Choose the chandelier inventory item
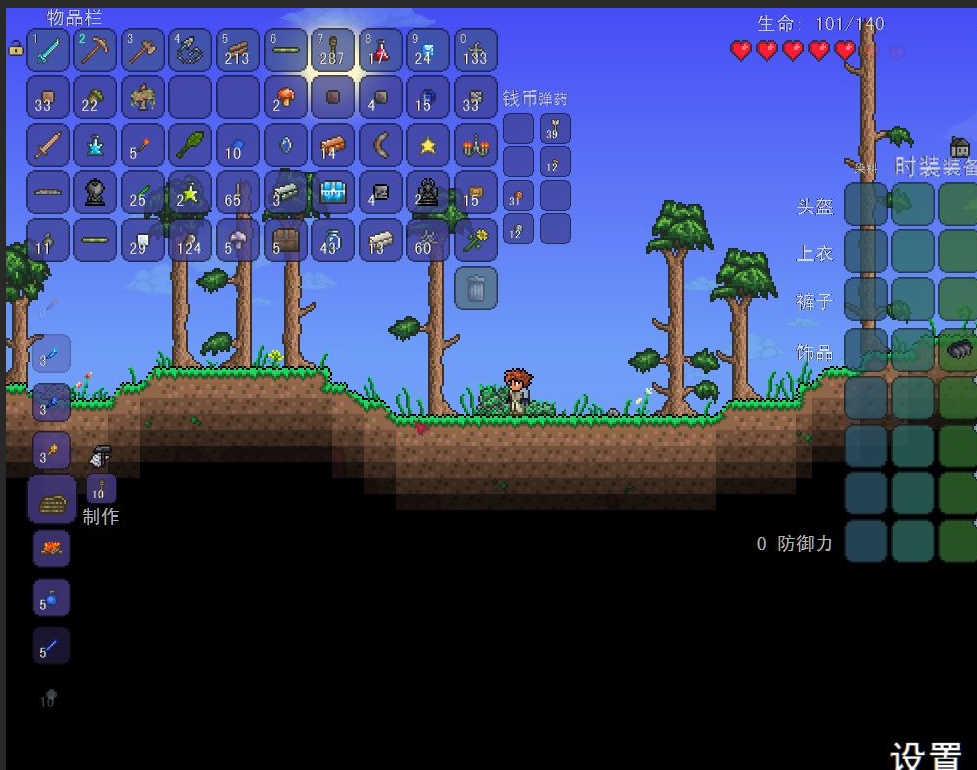This screenshot has height=770, width=977. (x=475, y=146)
